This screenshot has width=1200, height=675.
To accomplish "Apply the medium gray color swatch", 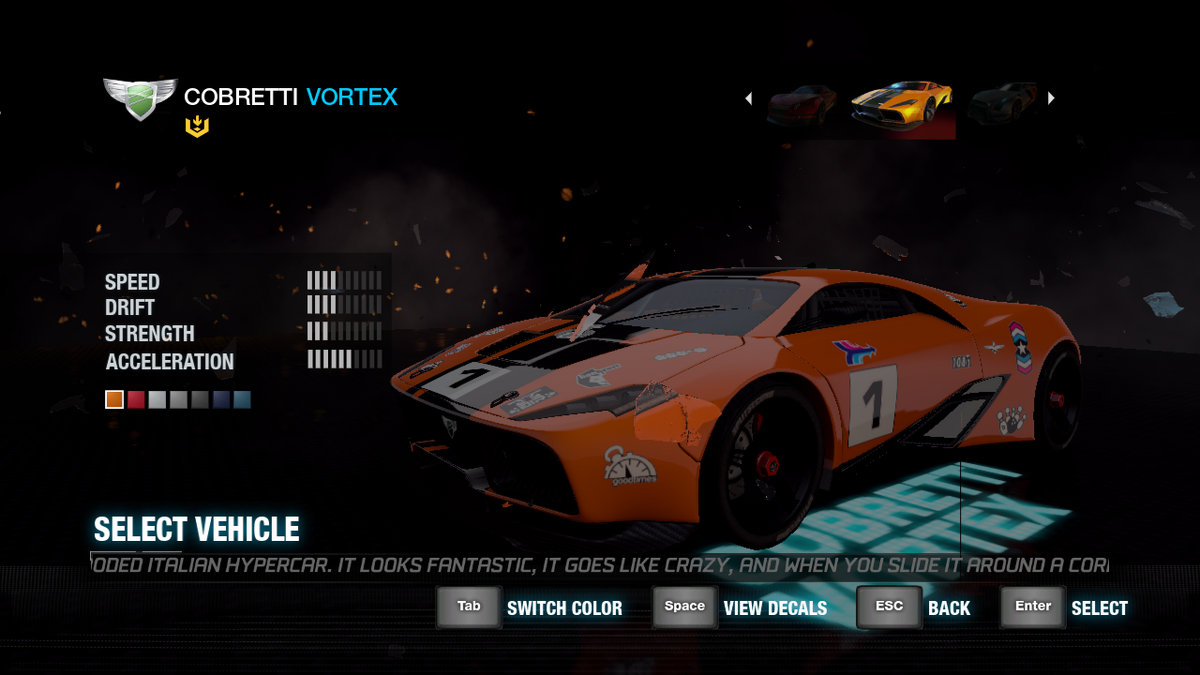I will click(x=178, y=400).
